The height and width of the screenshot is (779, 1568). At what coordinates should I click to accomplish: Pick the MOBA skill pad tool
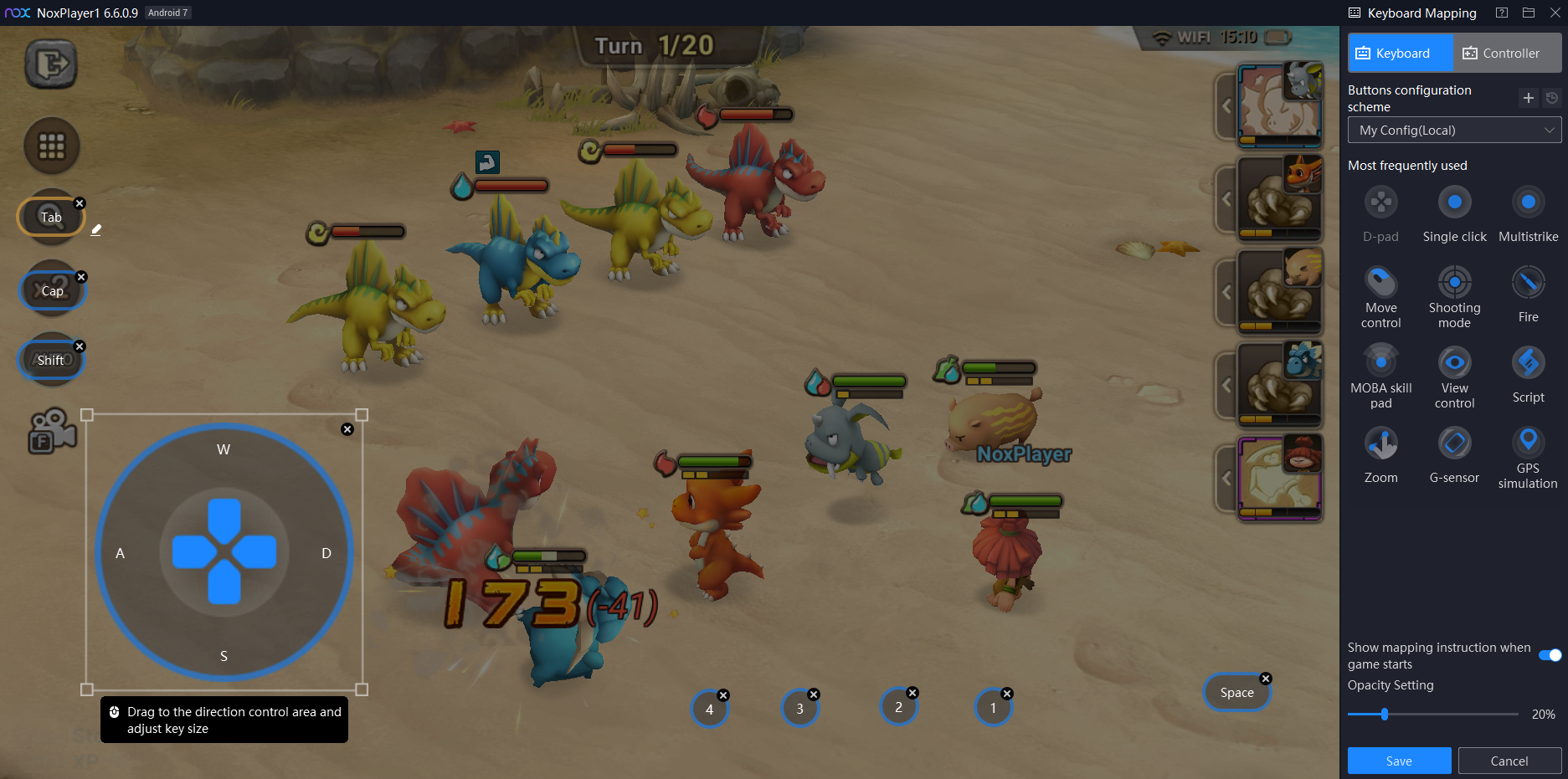(1380, 363)
